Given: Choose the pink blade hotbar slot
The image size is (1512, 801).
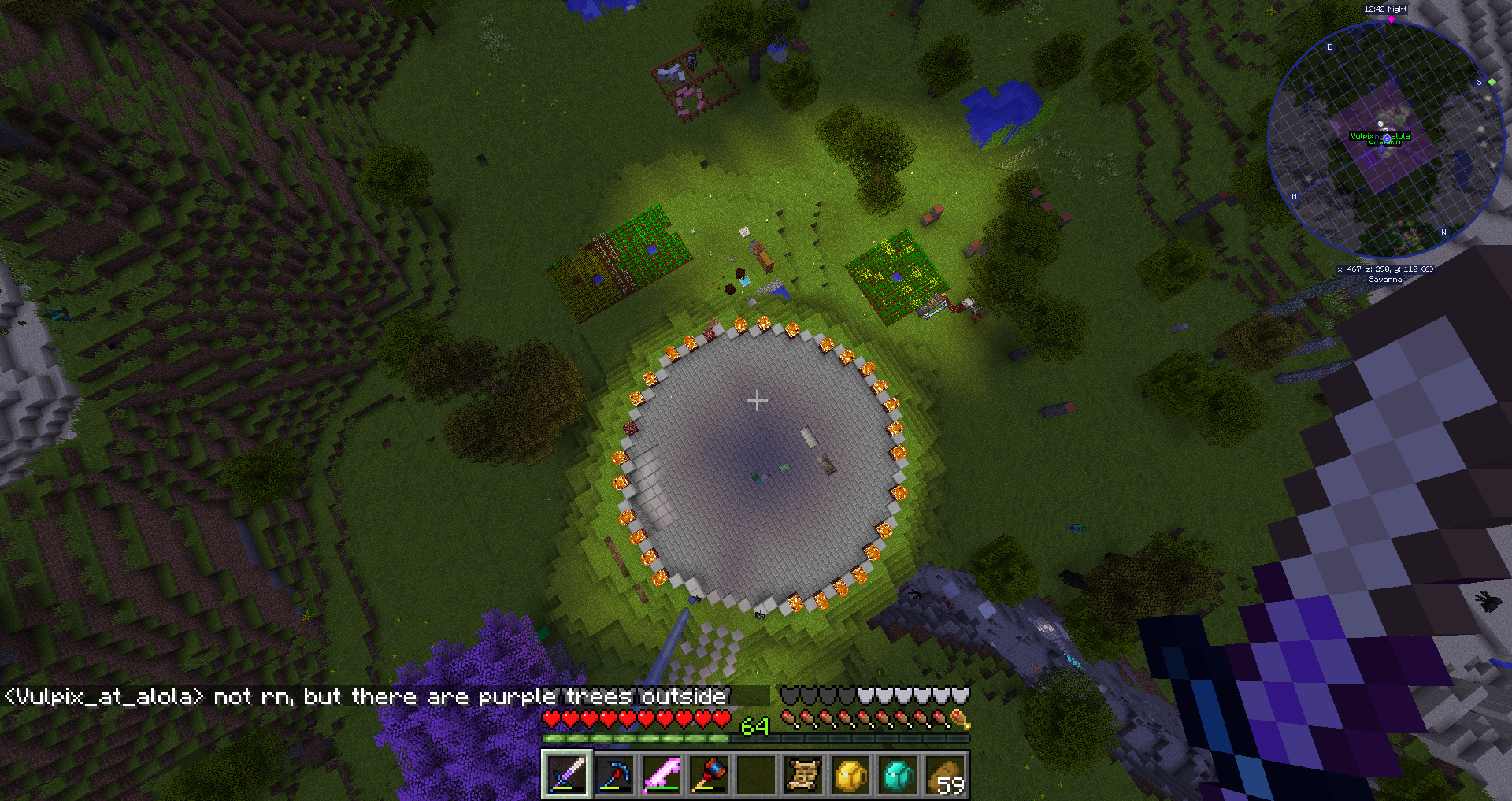Looking at the screenshot, I should tap(661, 775).
